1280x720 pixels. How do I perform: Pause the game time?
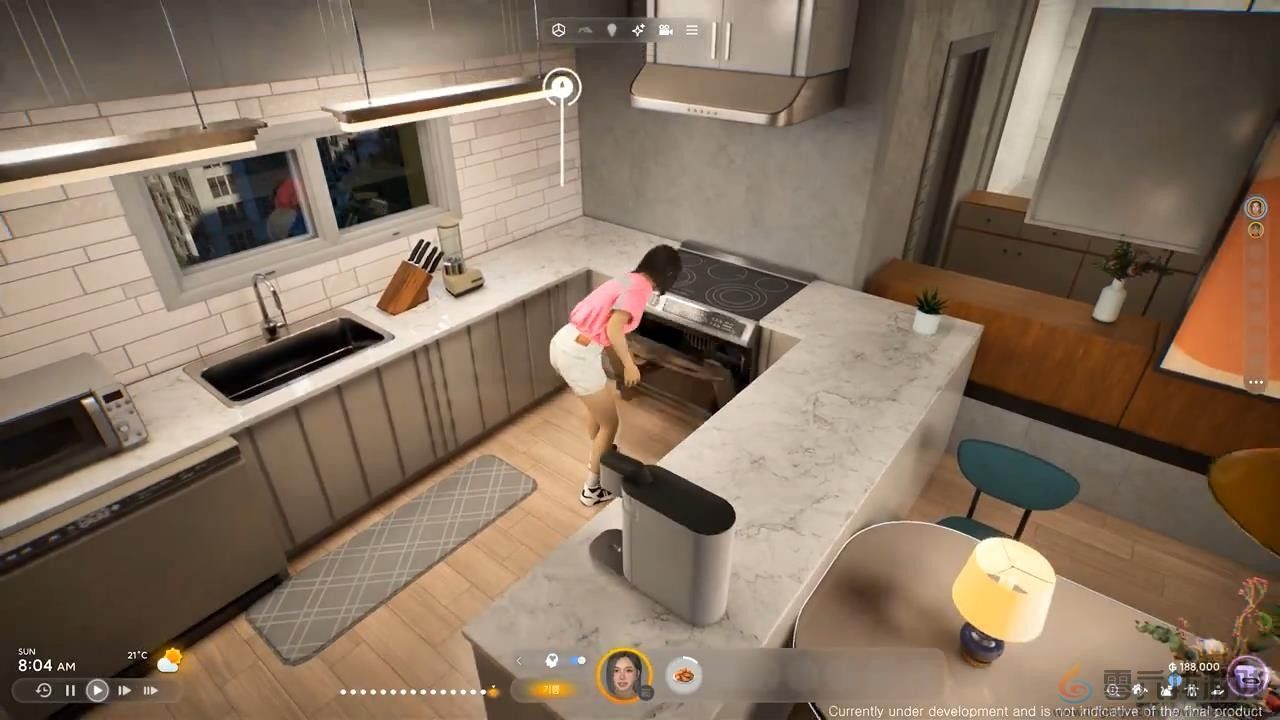tap(70, 690)
